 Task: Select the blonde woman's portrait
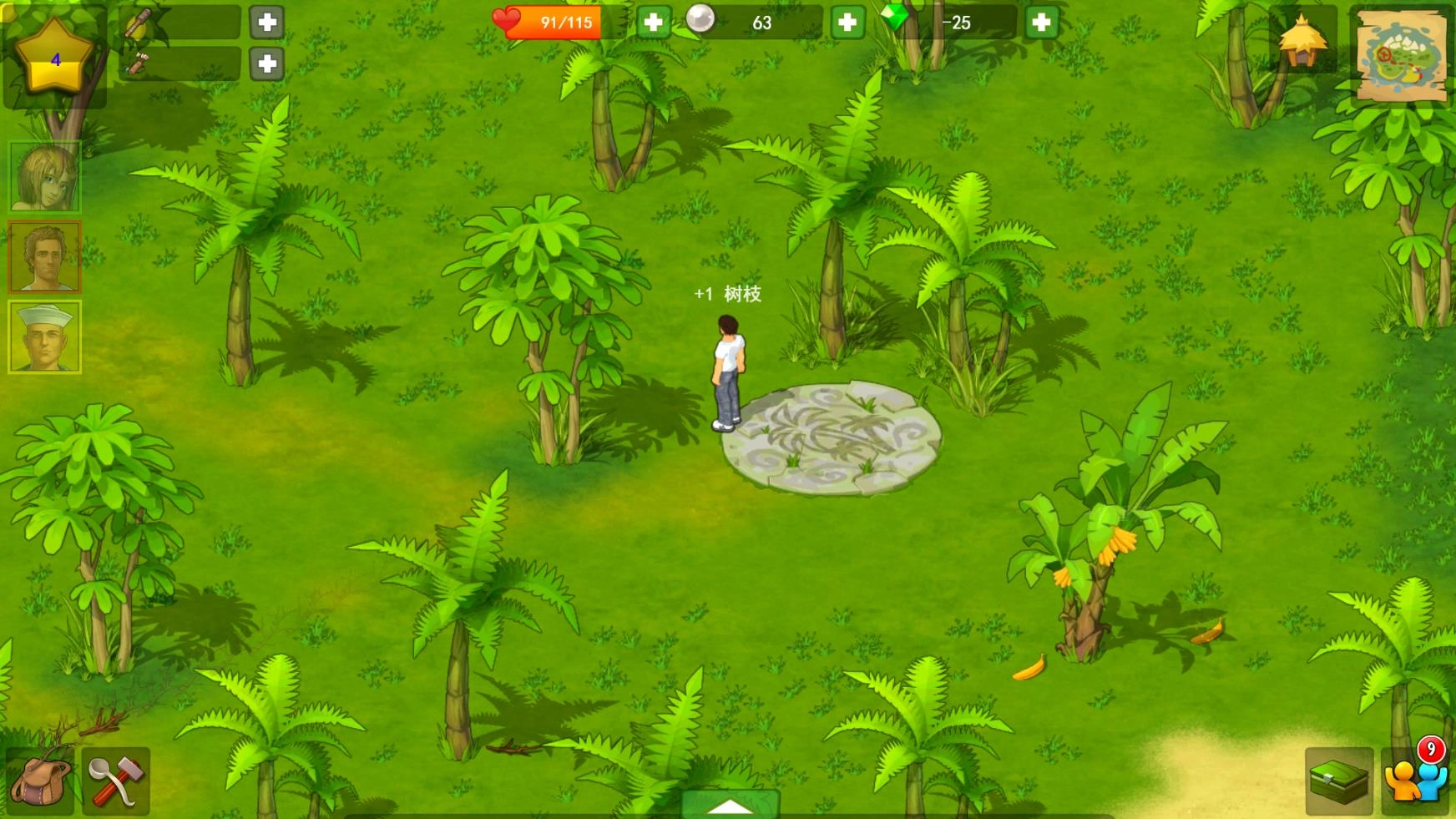pyautogui.click(x=44, y=178)
